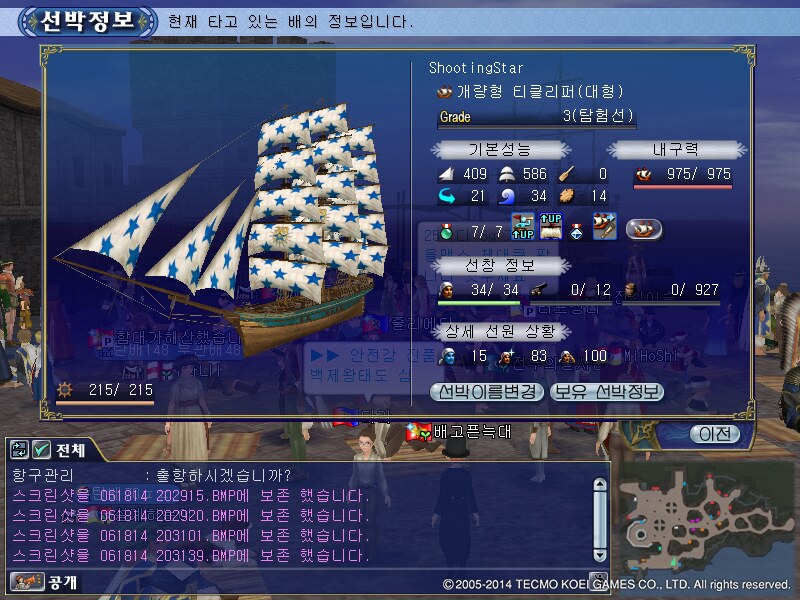Viewport: 800px width, 600px height.
Task: Toggle the green checkmark chat filter
Action: click(41, 449)
